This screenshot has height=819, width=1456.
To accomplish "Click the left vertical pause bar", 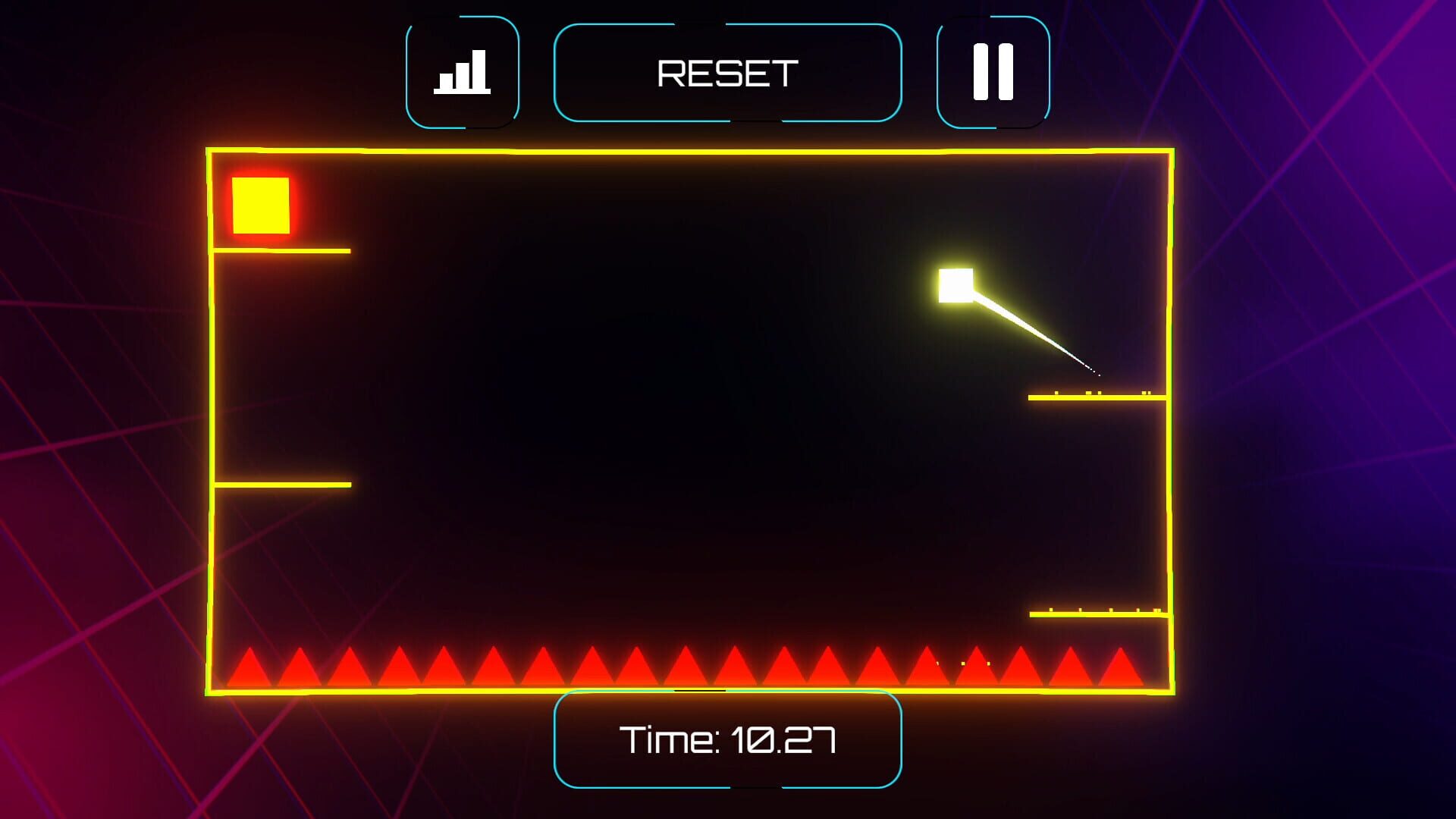I will (x=981, y=70).
